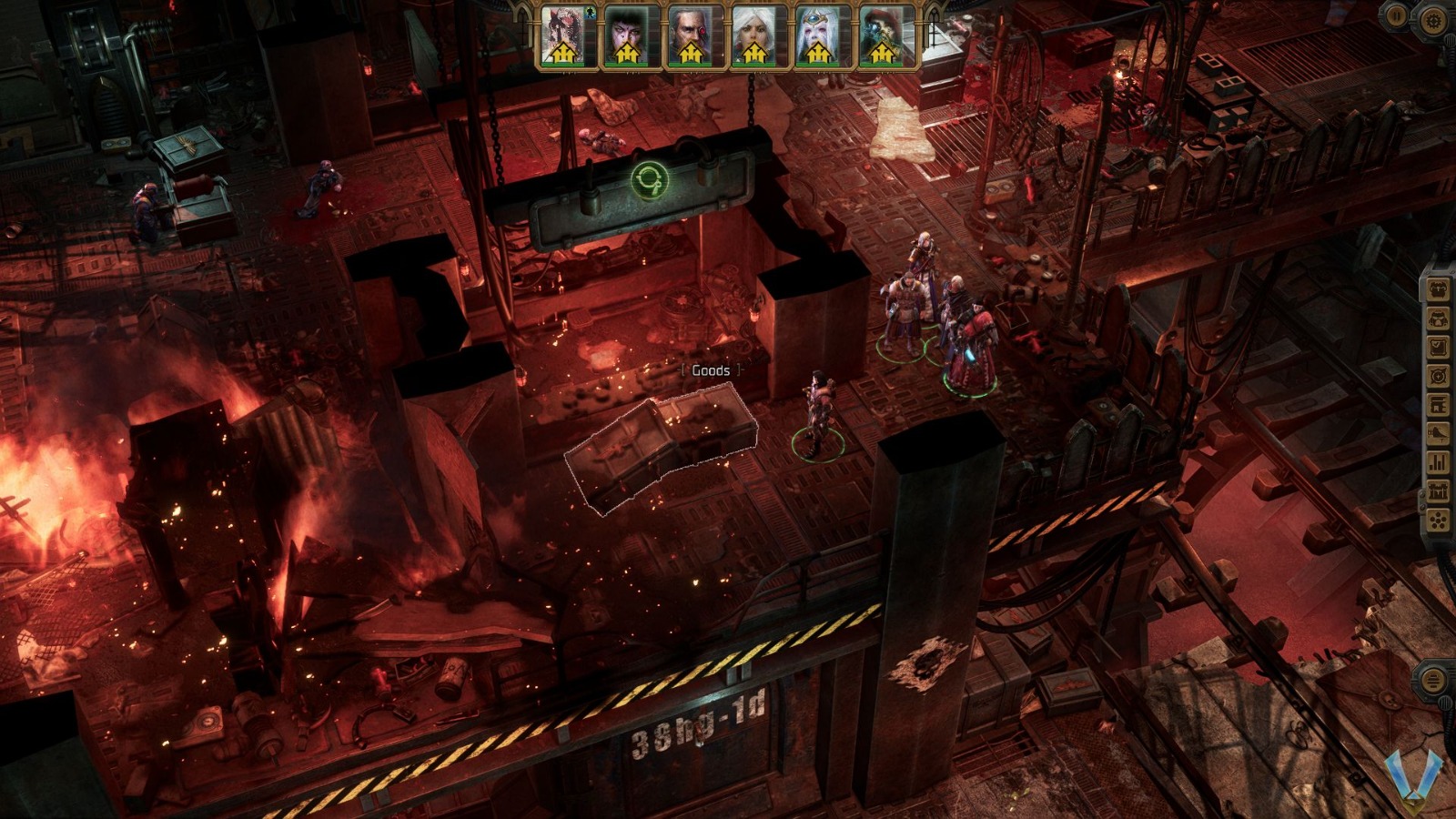Click the level-up arrow on the first portrait
This screenshot has height=819, width=1456.
click(x=561, y=53)
